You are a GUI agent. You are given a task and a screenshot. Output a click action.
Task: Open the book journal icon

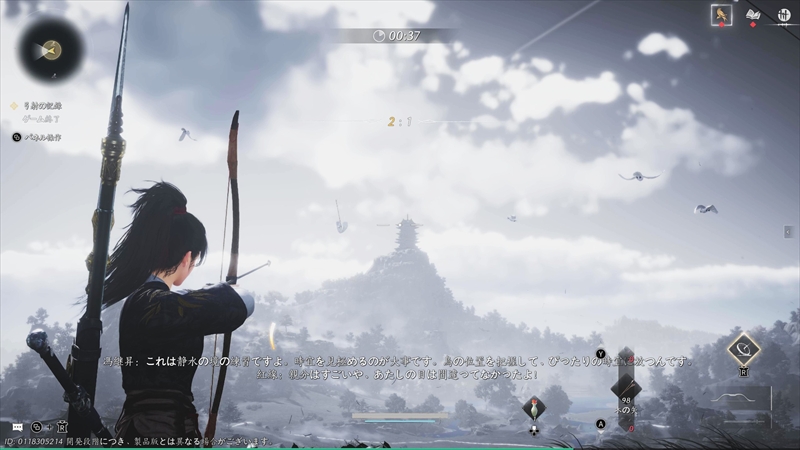click(x=753, y=15)
